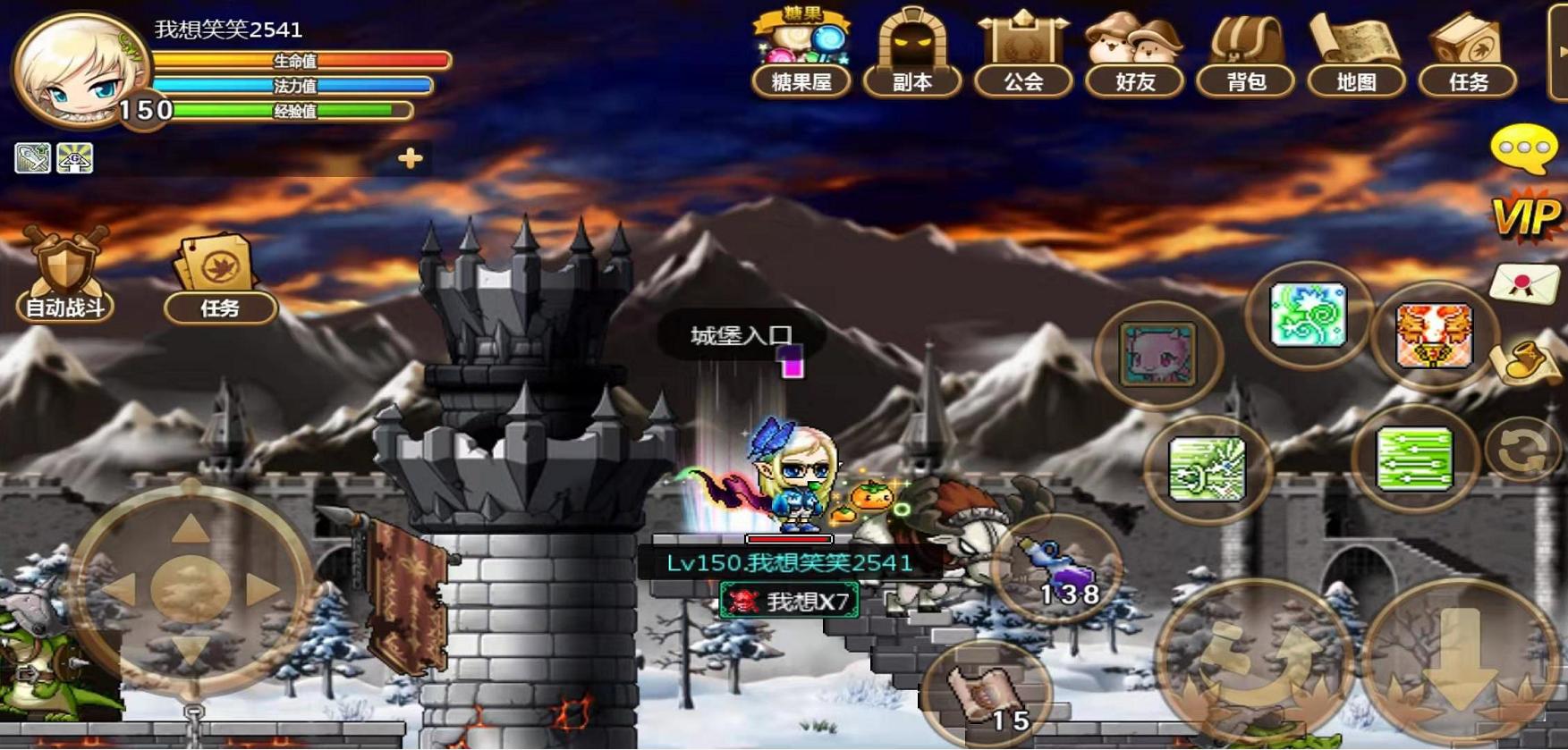This screenshot has height=750, width=1568.
Task: Open the mail envelope icon
Action: pos(1524,284)
